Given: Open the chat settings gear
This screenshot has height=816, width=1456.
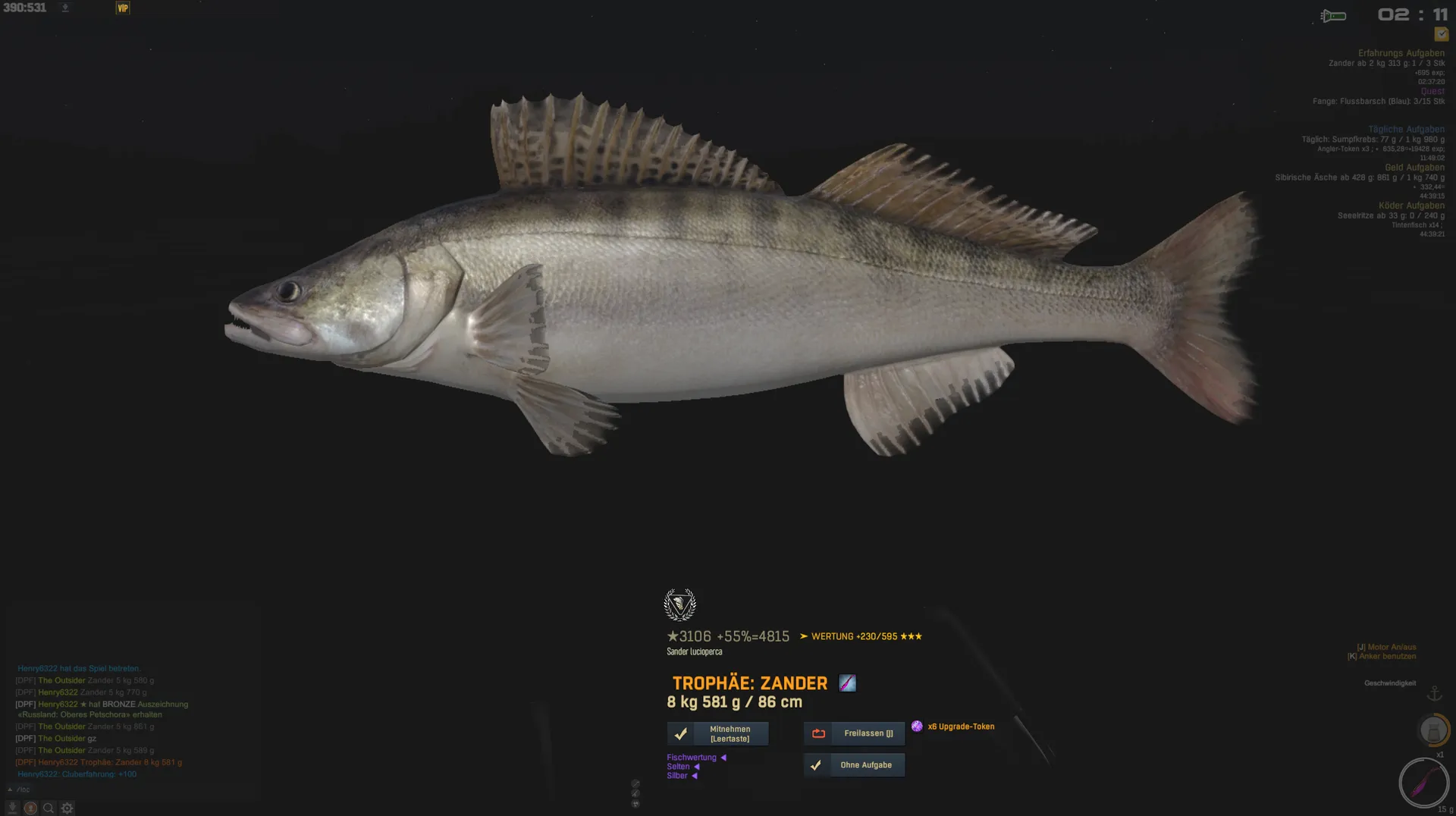Looking at the screenshot, I should 67,808.
